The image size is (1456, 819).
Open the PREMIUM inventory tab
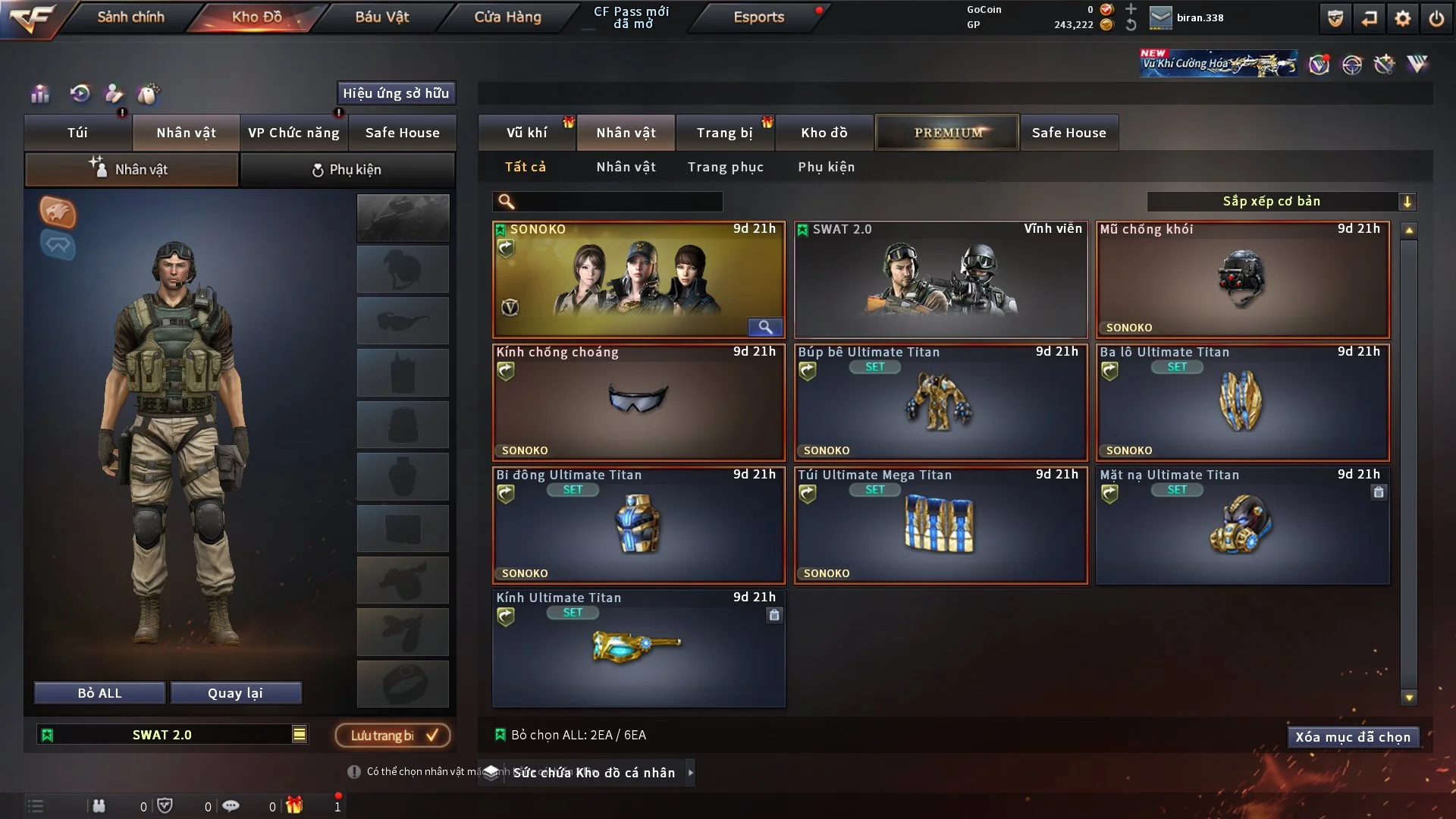[x=947, y=132]
